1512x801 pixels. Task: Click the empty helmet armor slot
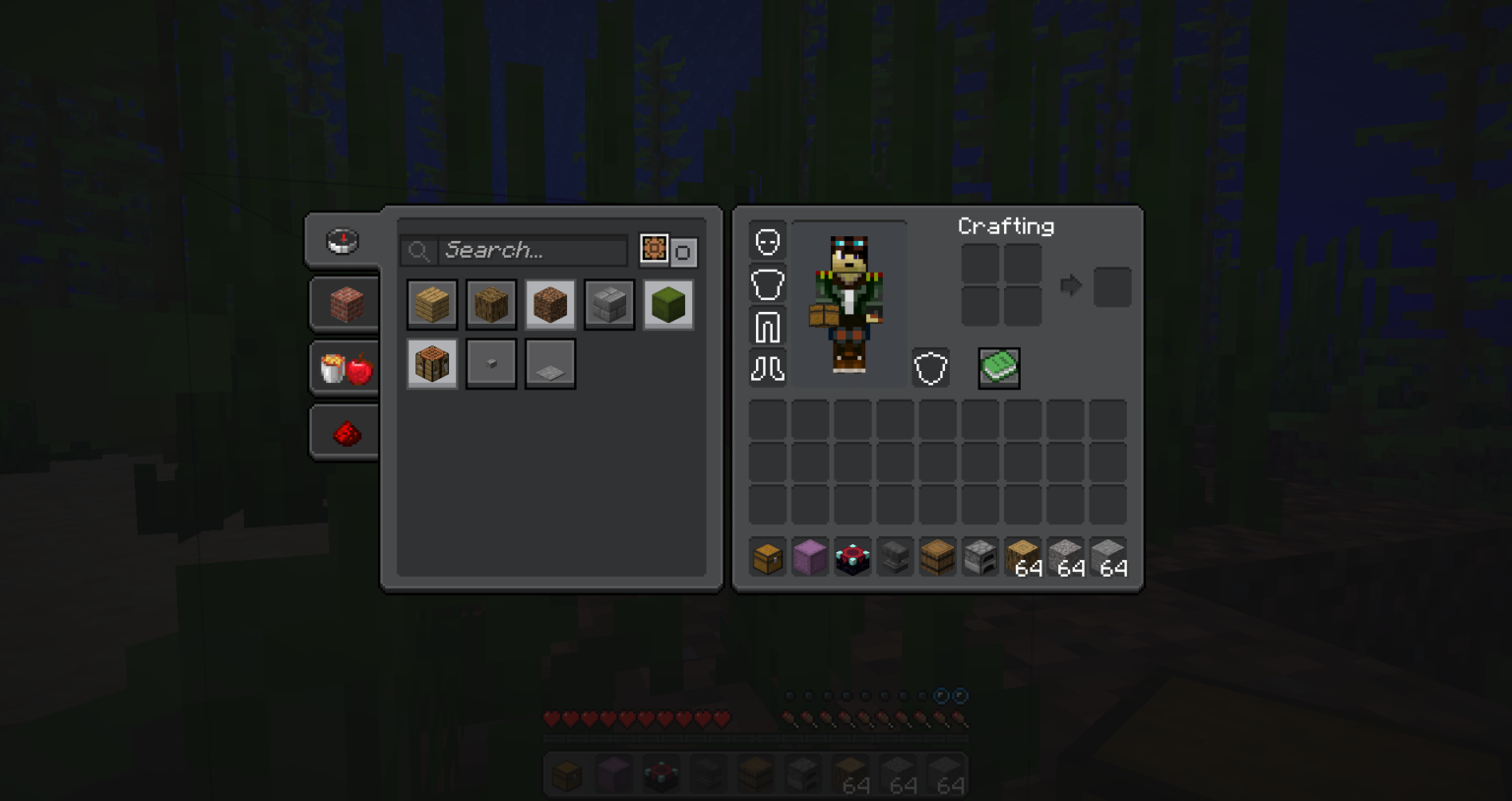pos(767,239)
